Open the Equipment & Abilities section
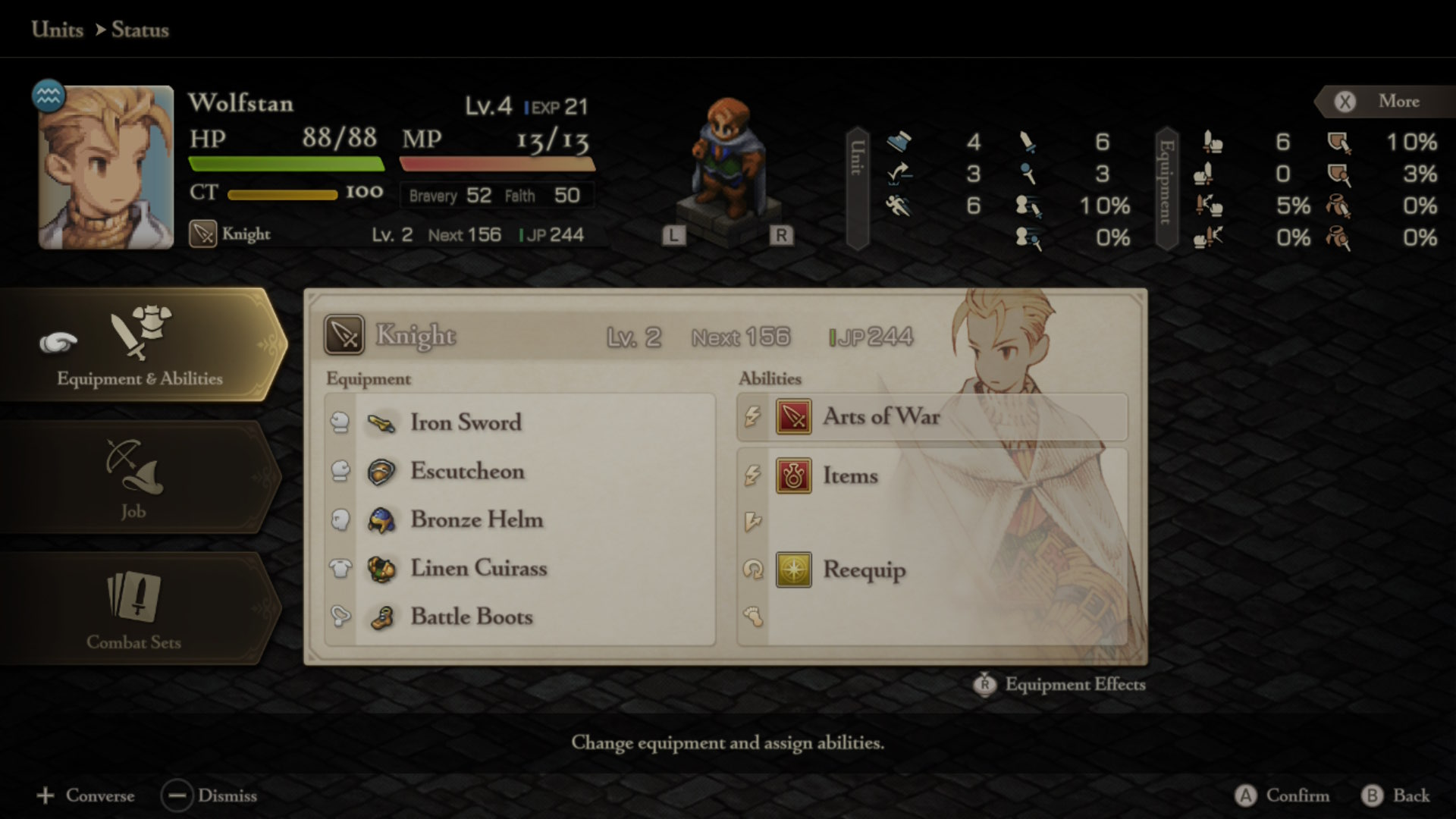Image resolution: width=1456 pixels, height=819 pixels. [x=140, y=345]
